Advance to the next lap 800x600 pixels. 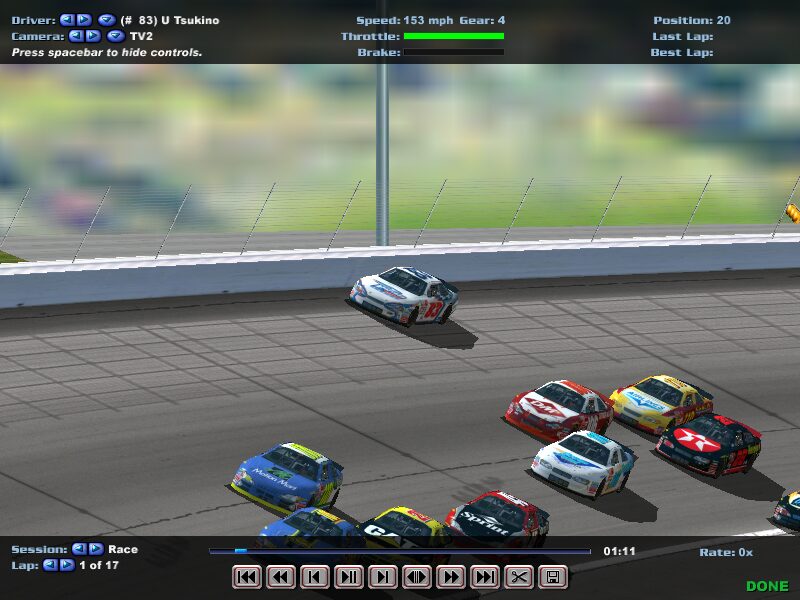tap(68, 565)
